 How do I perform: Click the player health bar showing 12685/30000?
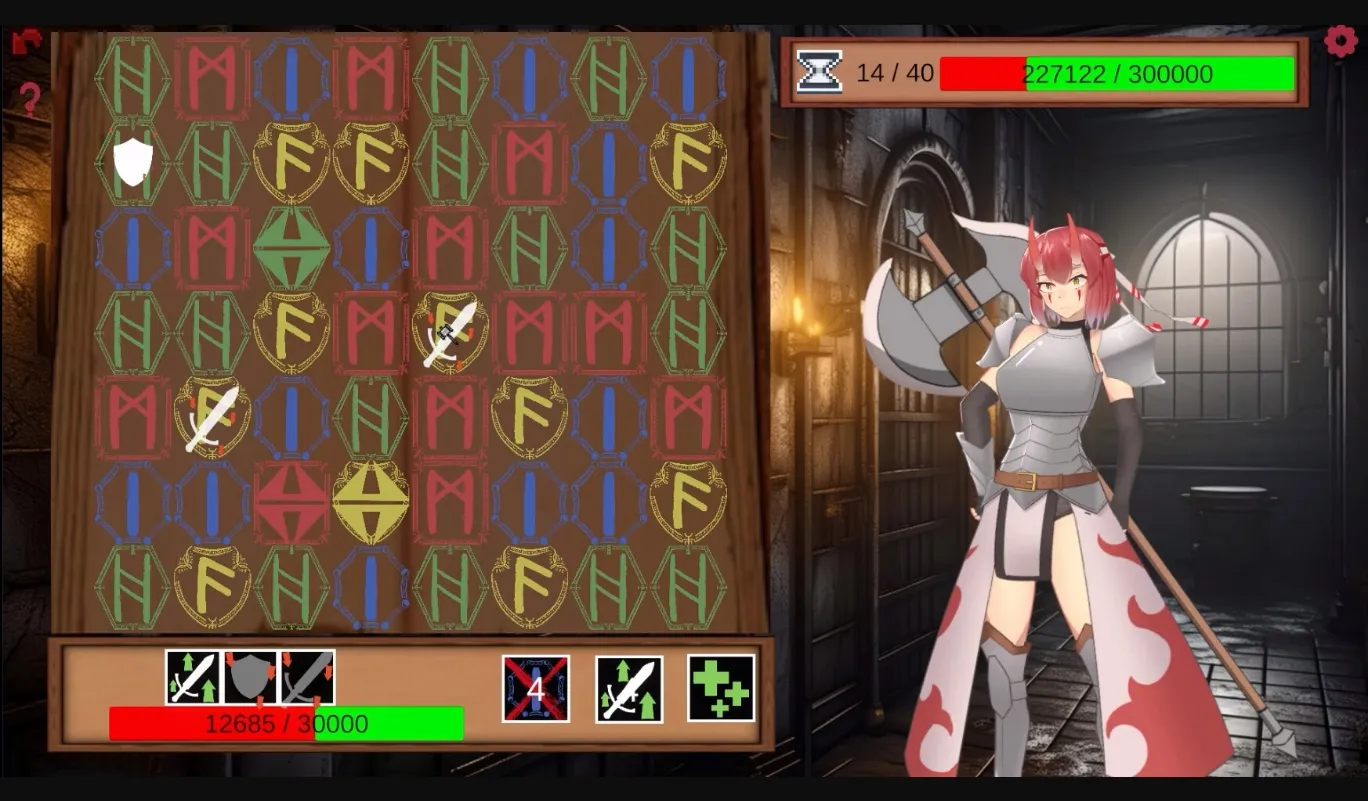(286, 723)
